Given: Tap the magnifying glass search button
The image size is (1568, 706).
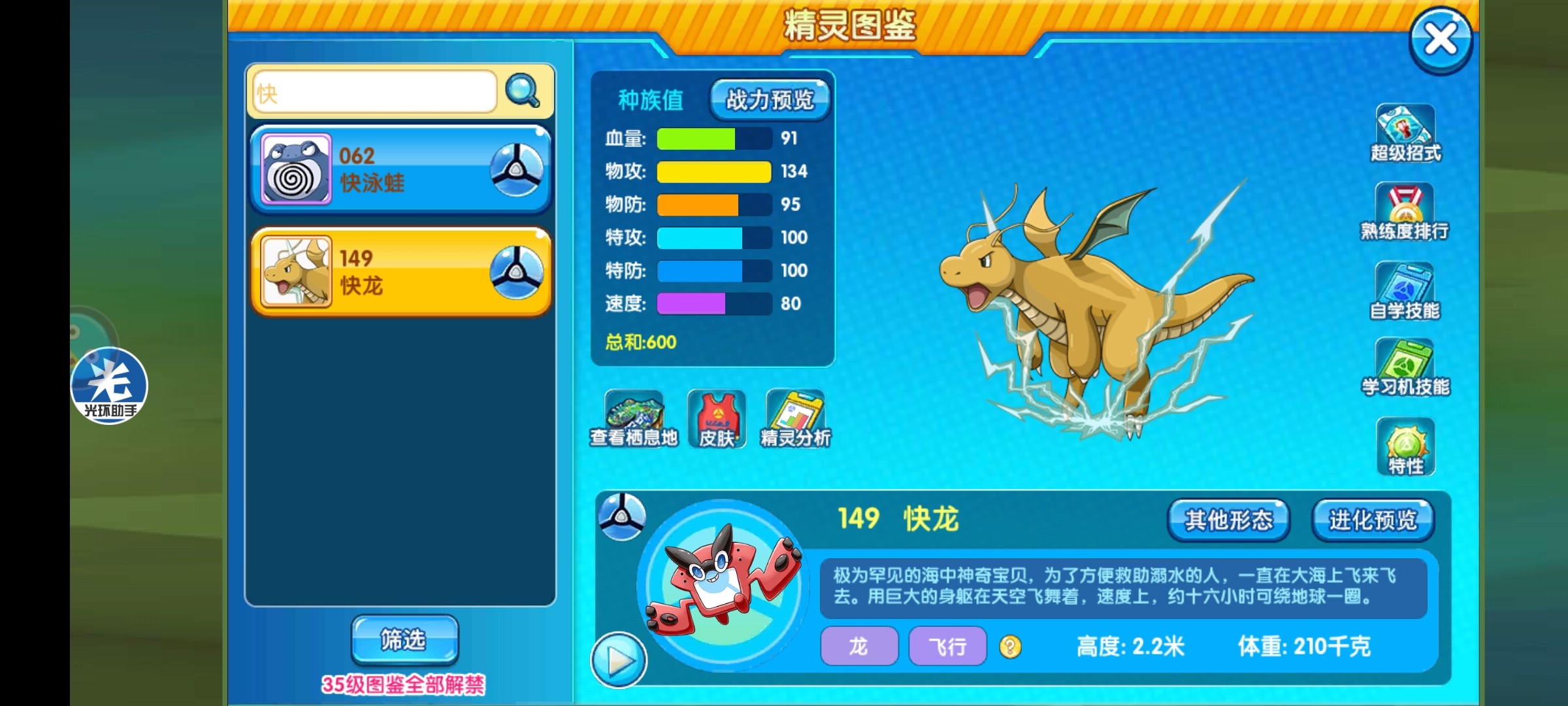Looking at the screenshot, I should (x=523, y=91).
